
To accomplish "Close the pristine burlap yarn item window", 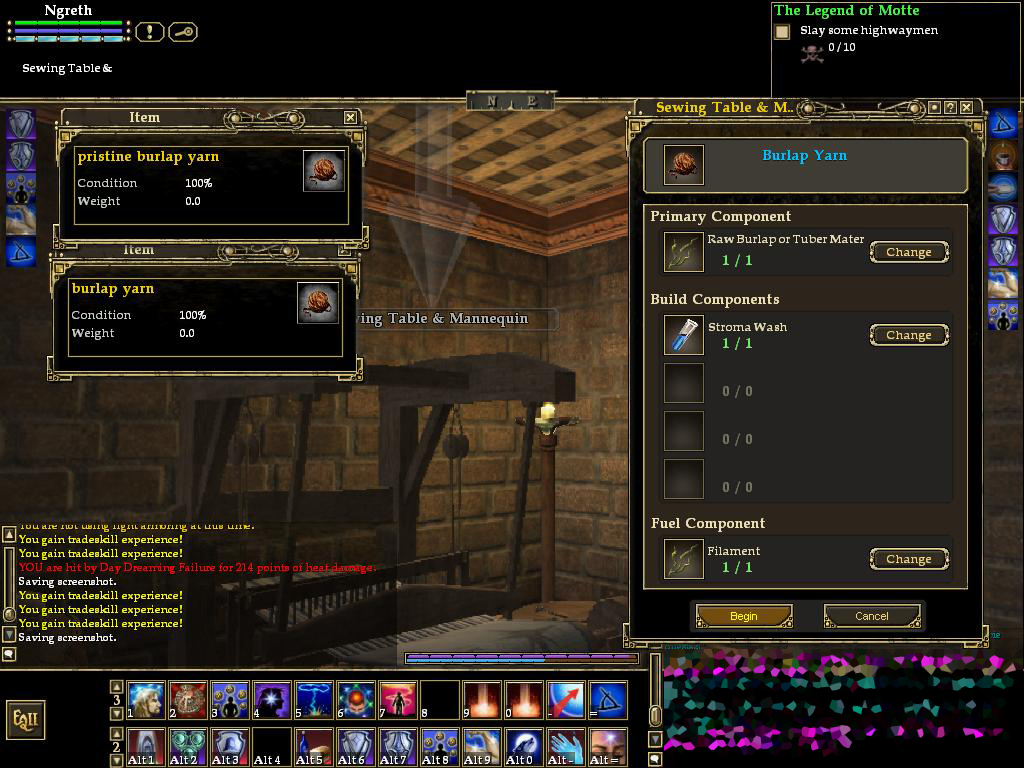I will (x=350, y=117).
